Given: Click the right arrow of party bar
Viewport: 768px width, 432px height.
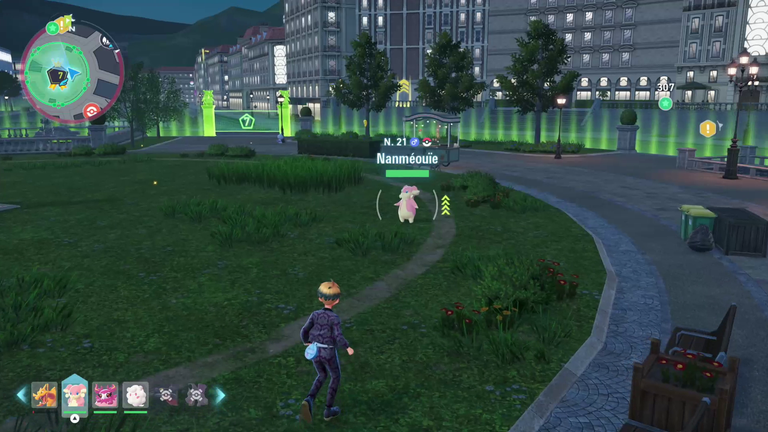Looking at the screenshot, I should coord(219,395).
